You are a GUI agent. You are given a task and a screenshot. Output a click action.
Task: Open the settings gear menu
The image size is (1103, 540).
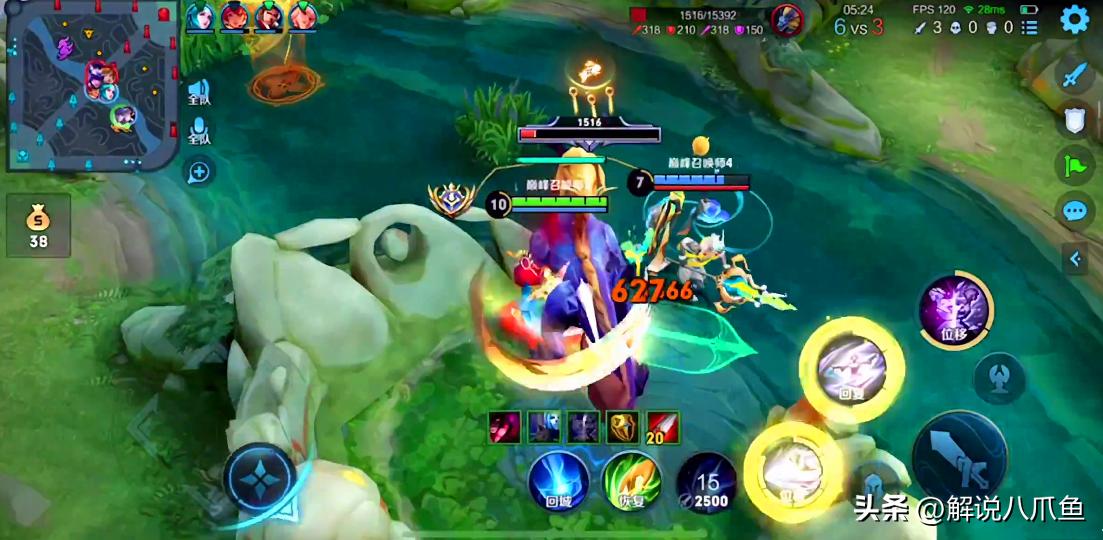(x=1074, y=19)
